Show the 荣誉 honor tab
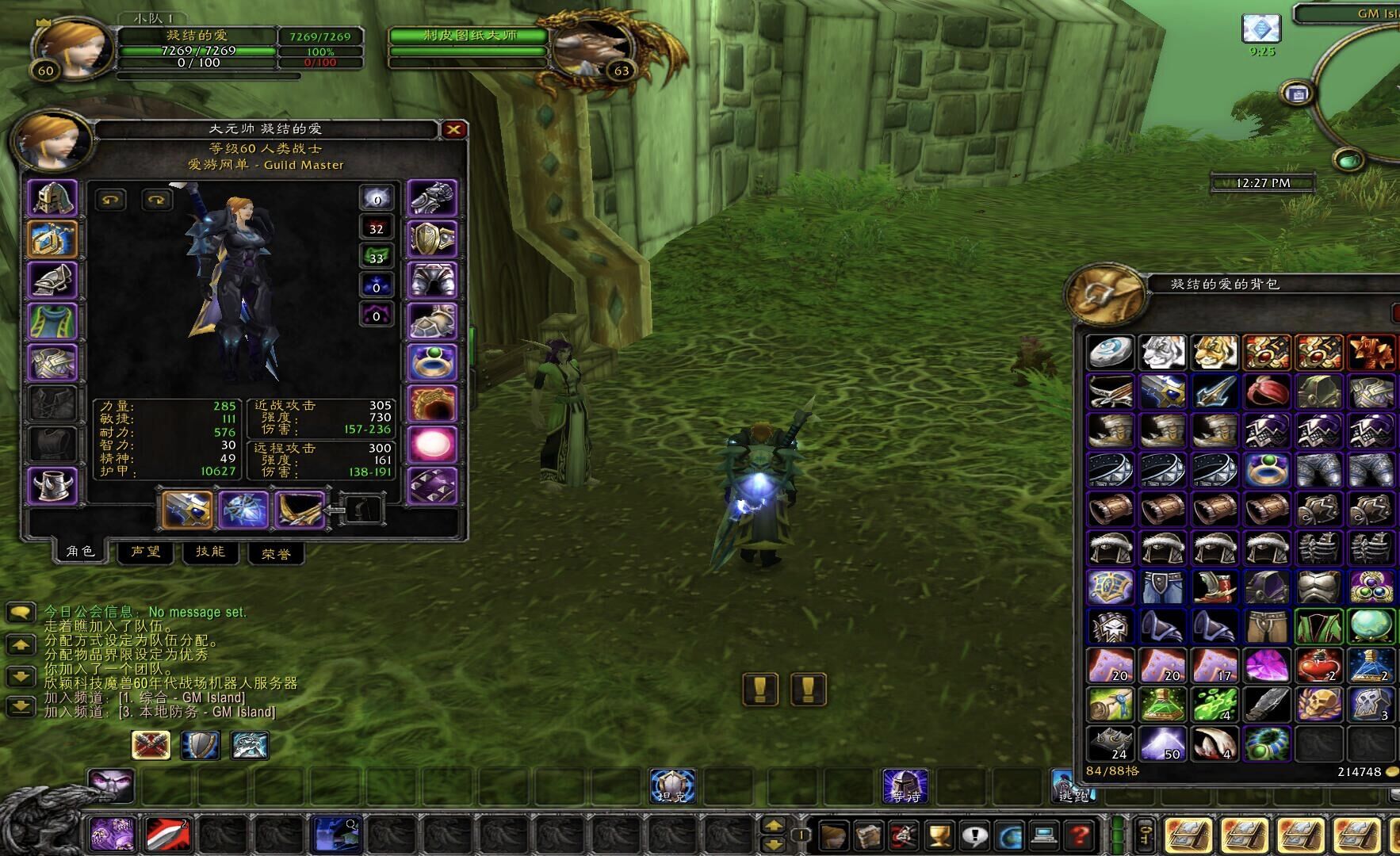 [276, 553]
